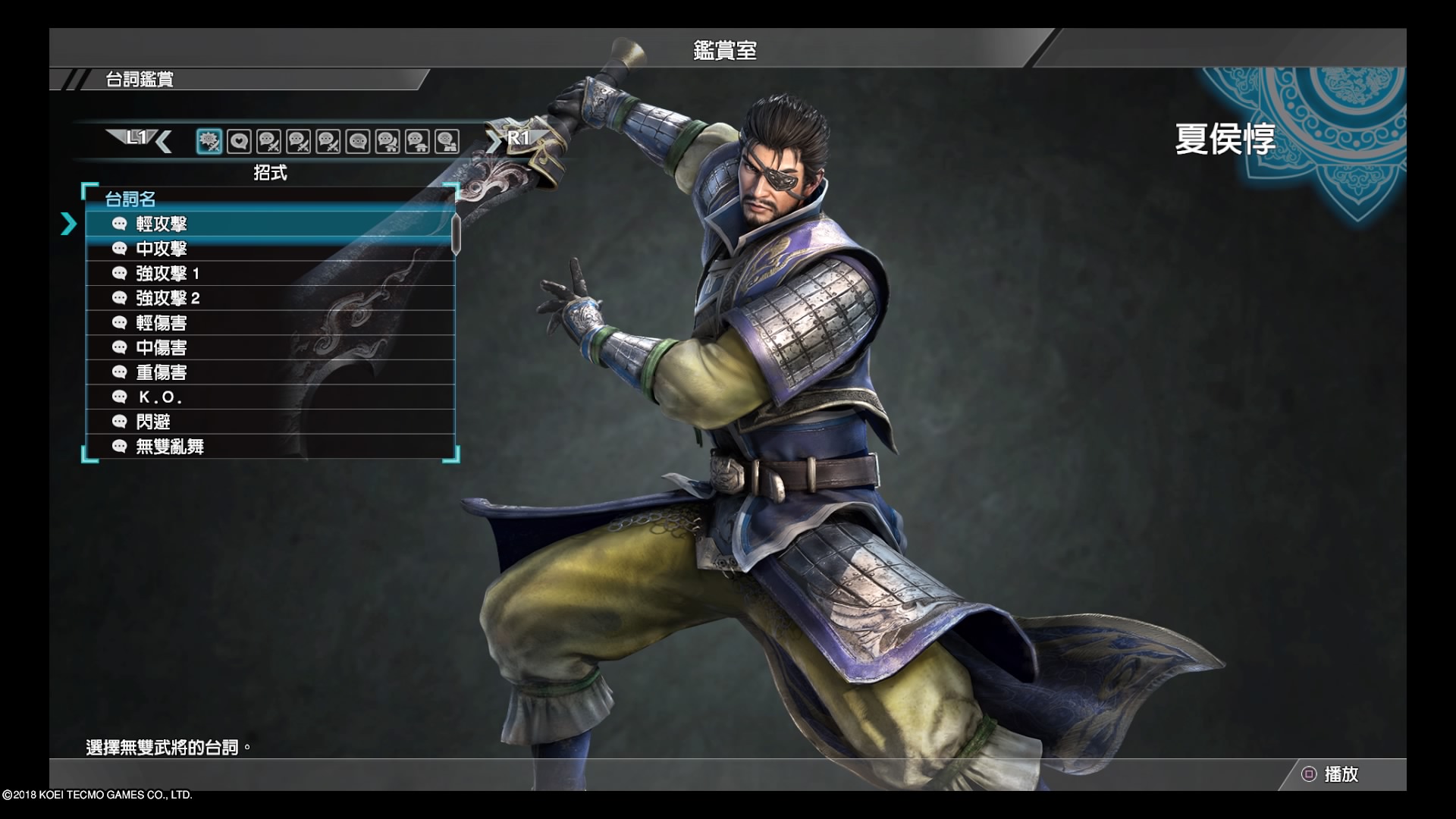Click the voice line list scrollbar
1456x819 pixels.
click(x=456, y=234)
